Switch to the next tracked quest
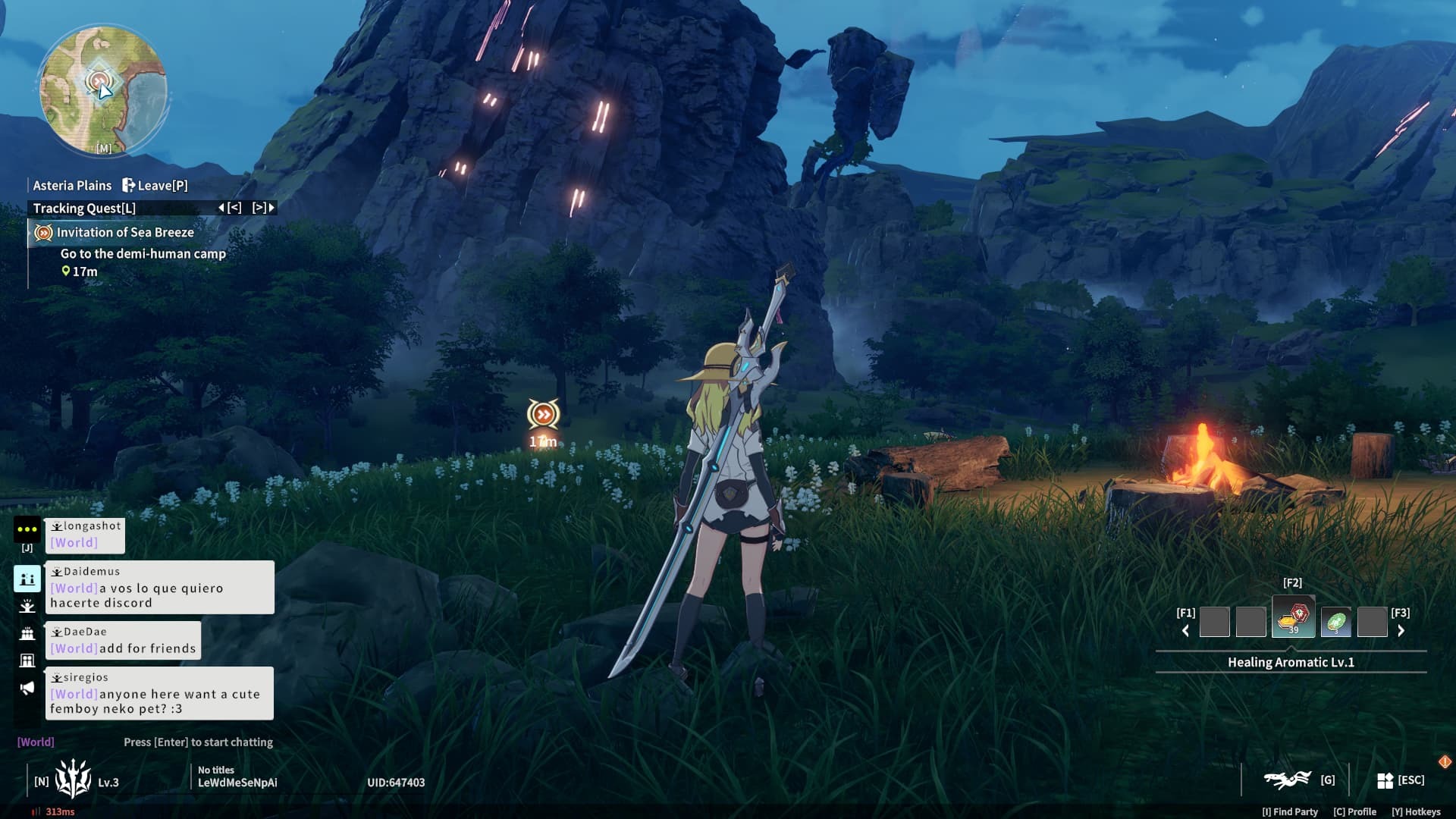Screen dimensions: 1456x819 click(x=264, y=208)
